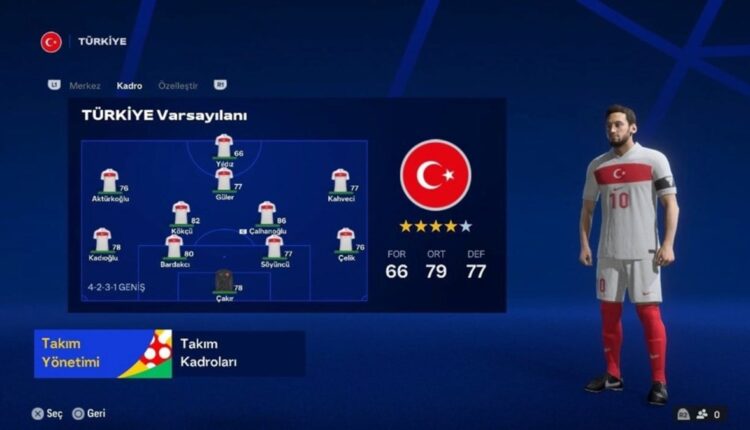Click the Türkiye flag crest in the header
This screenshot has width=750, height=430.
pyautogui.click(x=51, y=42)
